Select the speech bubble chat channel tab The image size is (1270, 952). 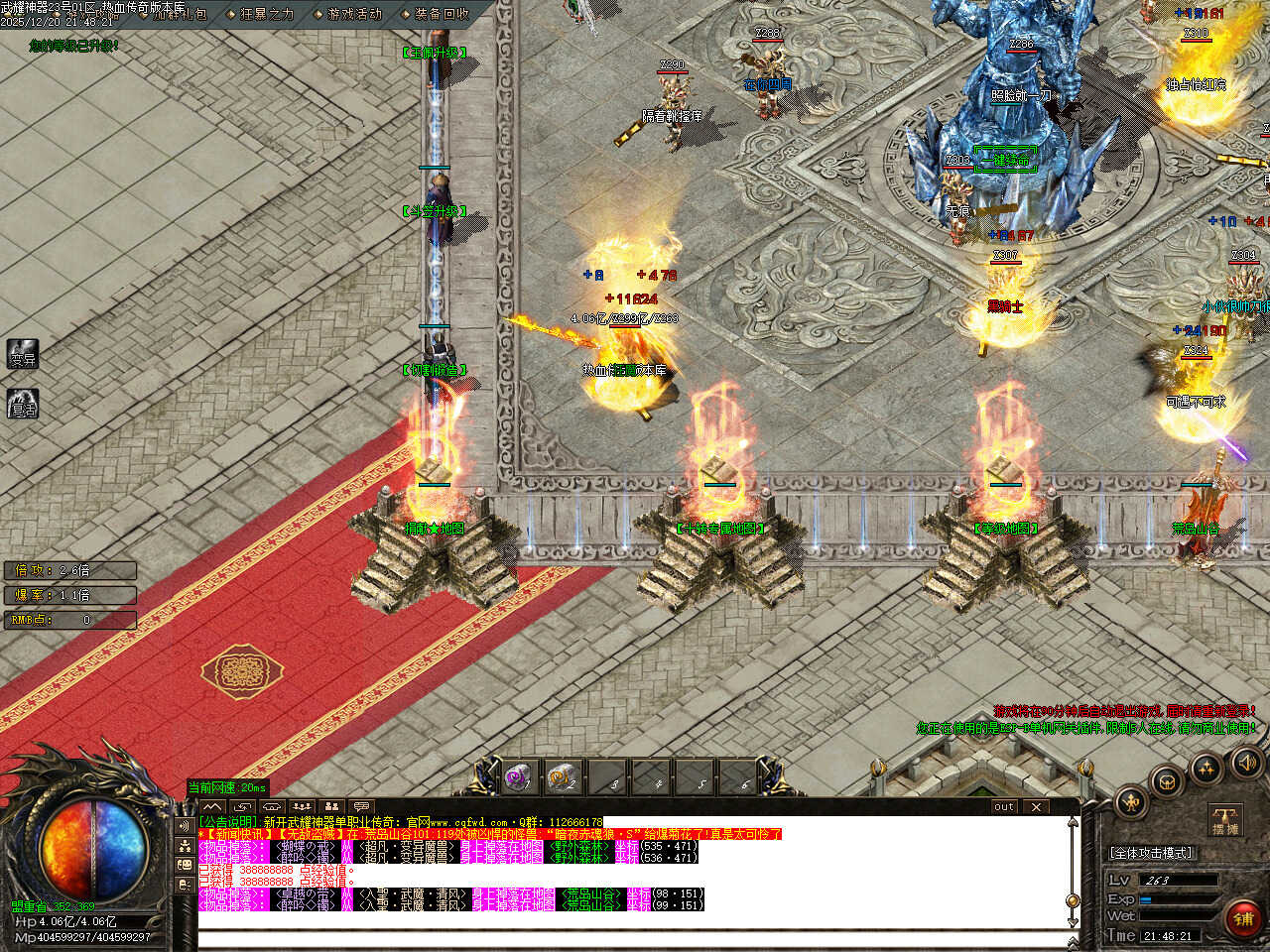tap(362, 806)
